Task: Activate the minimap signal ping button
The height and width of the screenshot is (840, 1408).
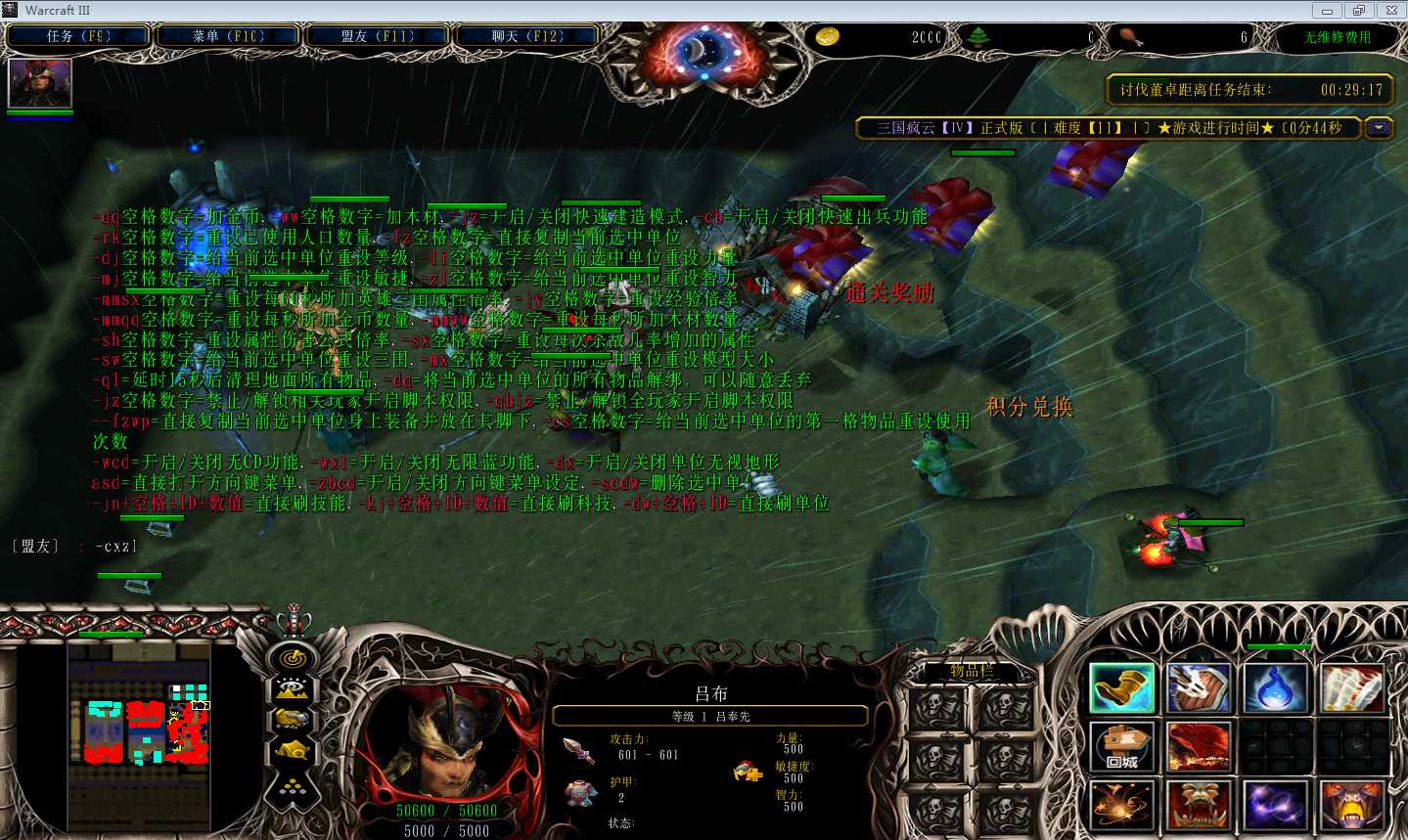Action: click(292, 659)
